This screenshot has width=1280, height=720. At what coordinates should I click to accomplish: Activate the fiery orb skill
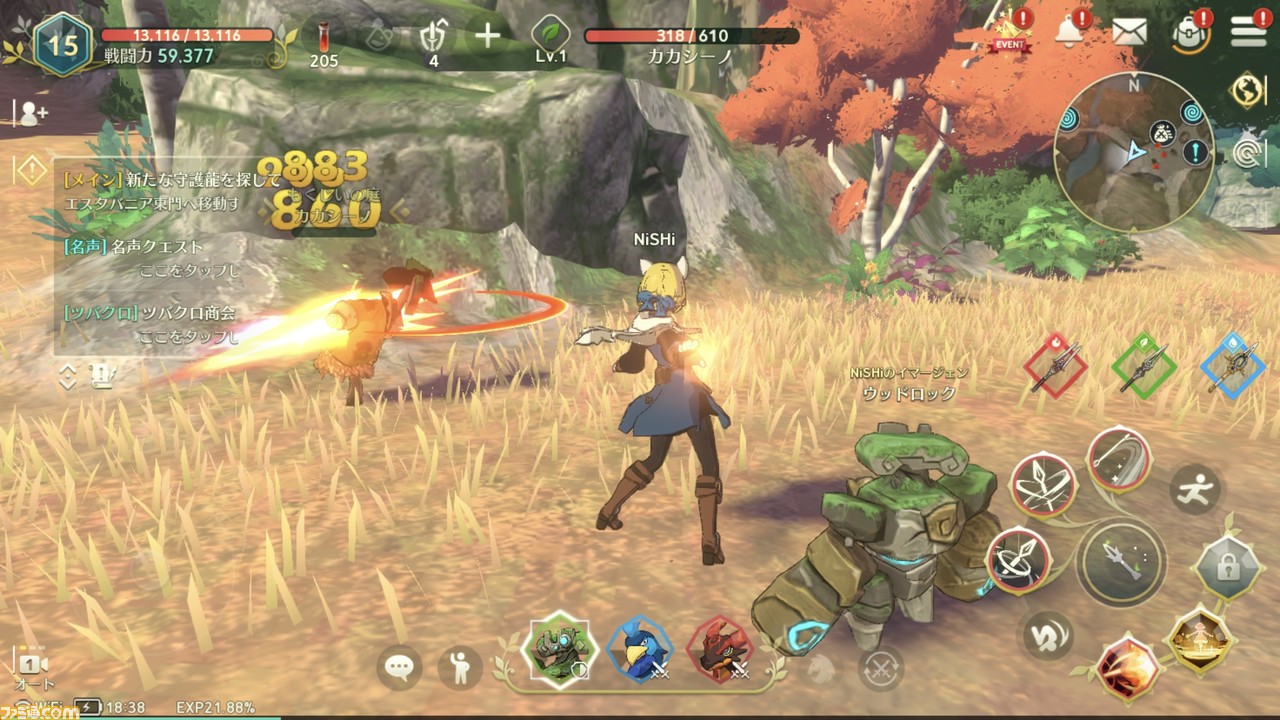click(x=1128, y=668)
